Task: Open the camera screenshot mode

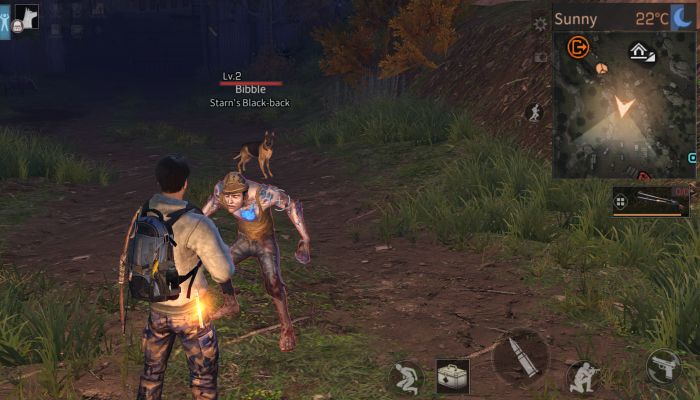Action: [x=541, y=57]
